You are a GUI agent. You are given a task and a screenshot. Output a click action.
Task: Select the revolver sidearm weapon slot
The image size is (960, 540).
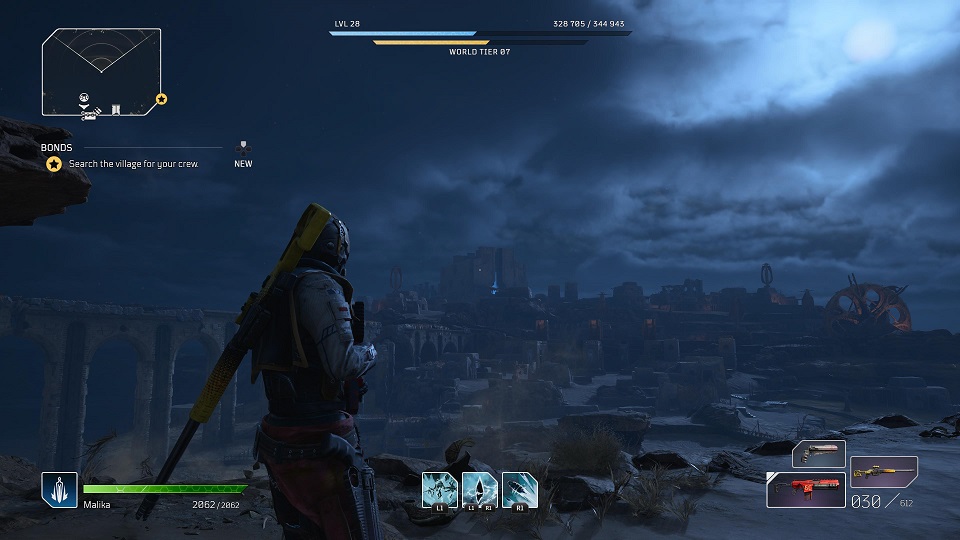pyautogui.click(x=819, y=454)
